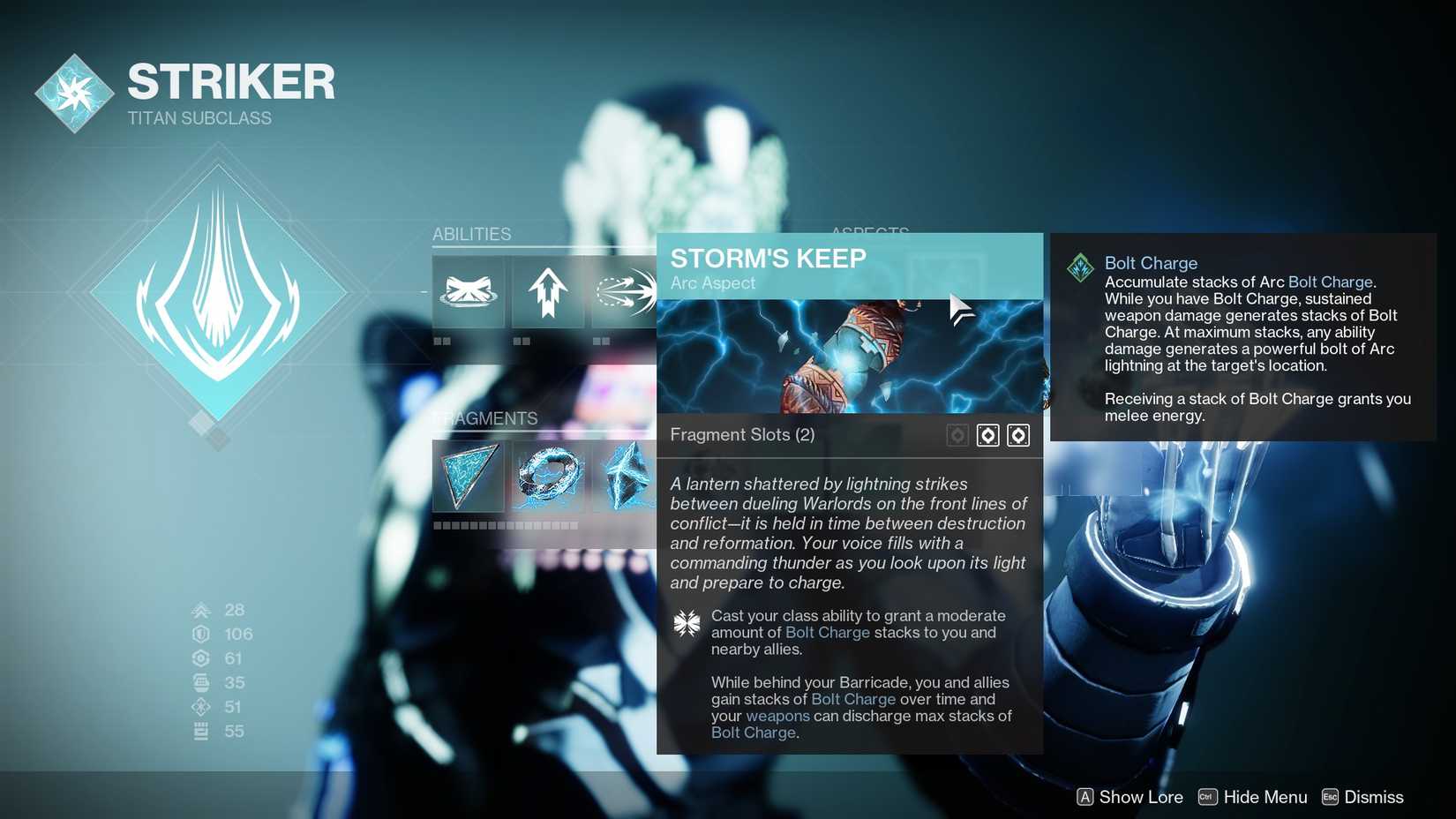1456x819 pixels.
Task: Select the Barricade class ability icon
Action: tap(469, 293)
